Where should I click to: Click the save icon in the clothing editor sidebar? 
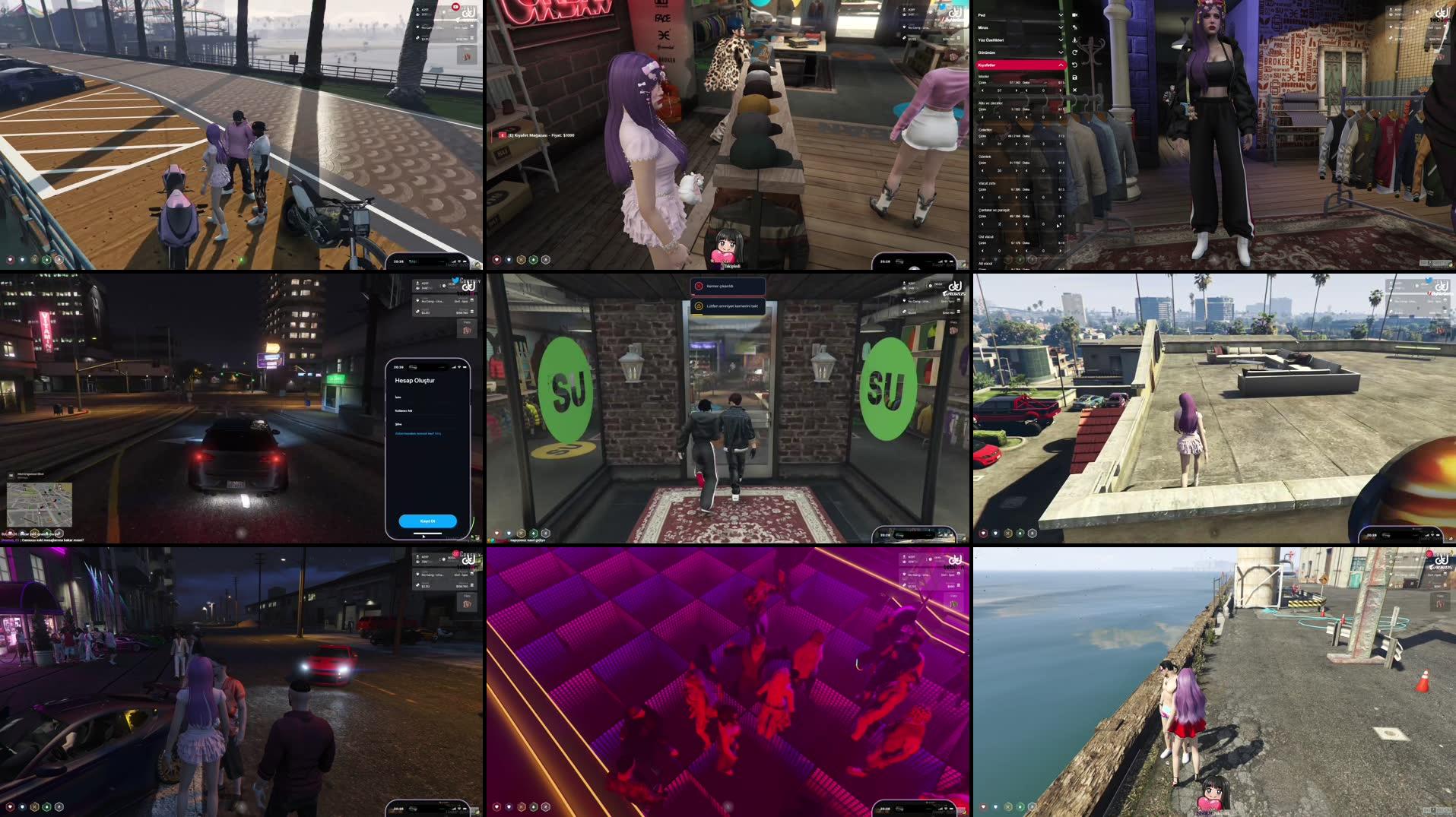point(1074,76)
